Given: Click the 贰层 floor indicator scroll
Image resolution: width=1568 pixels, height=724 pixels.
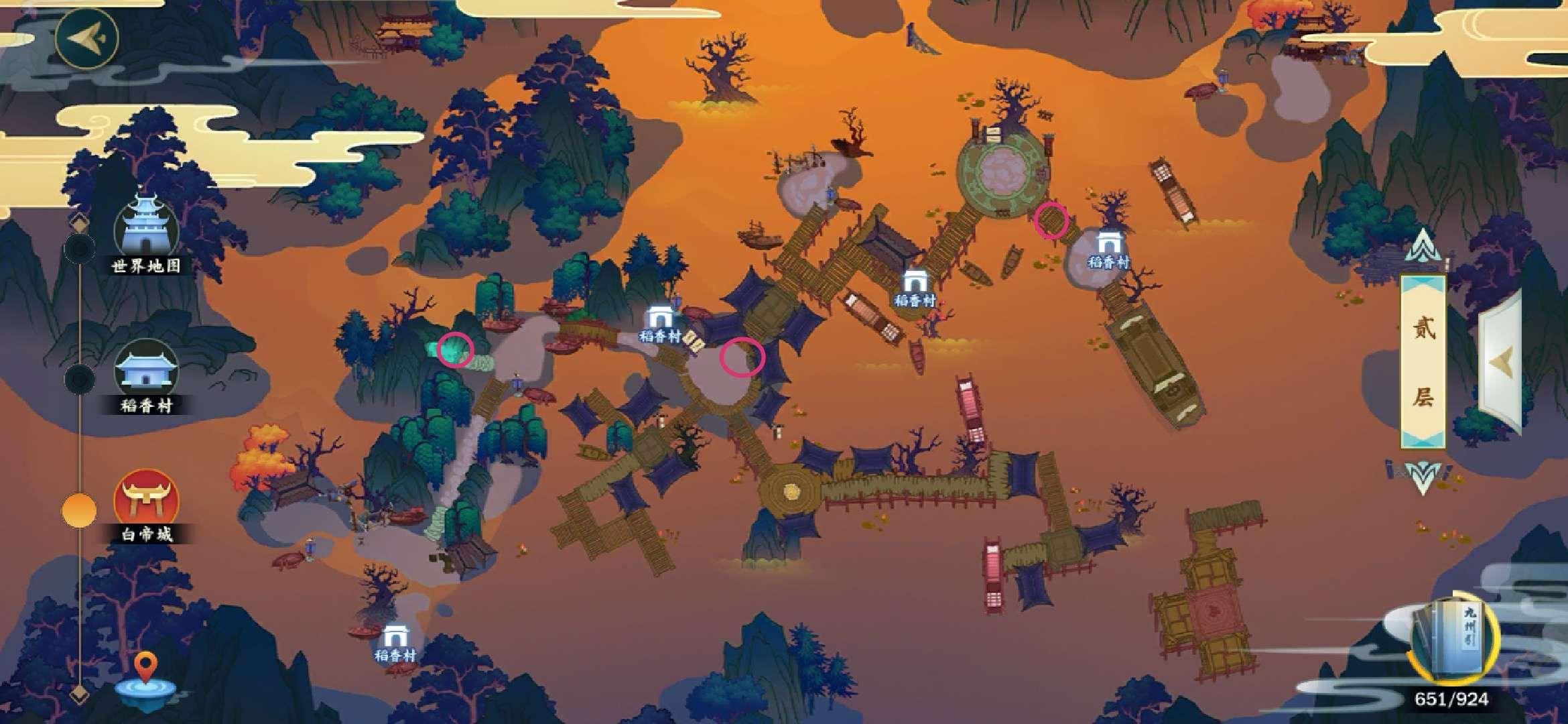Looking at the screenshot, I should pos(1423,362).
